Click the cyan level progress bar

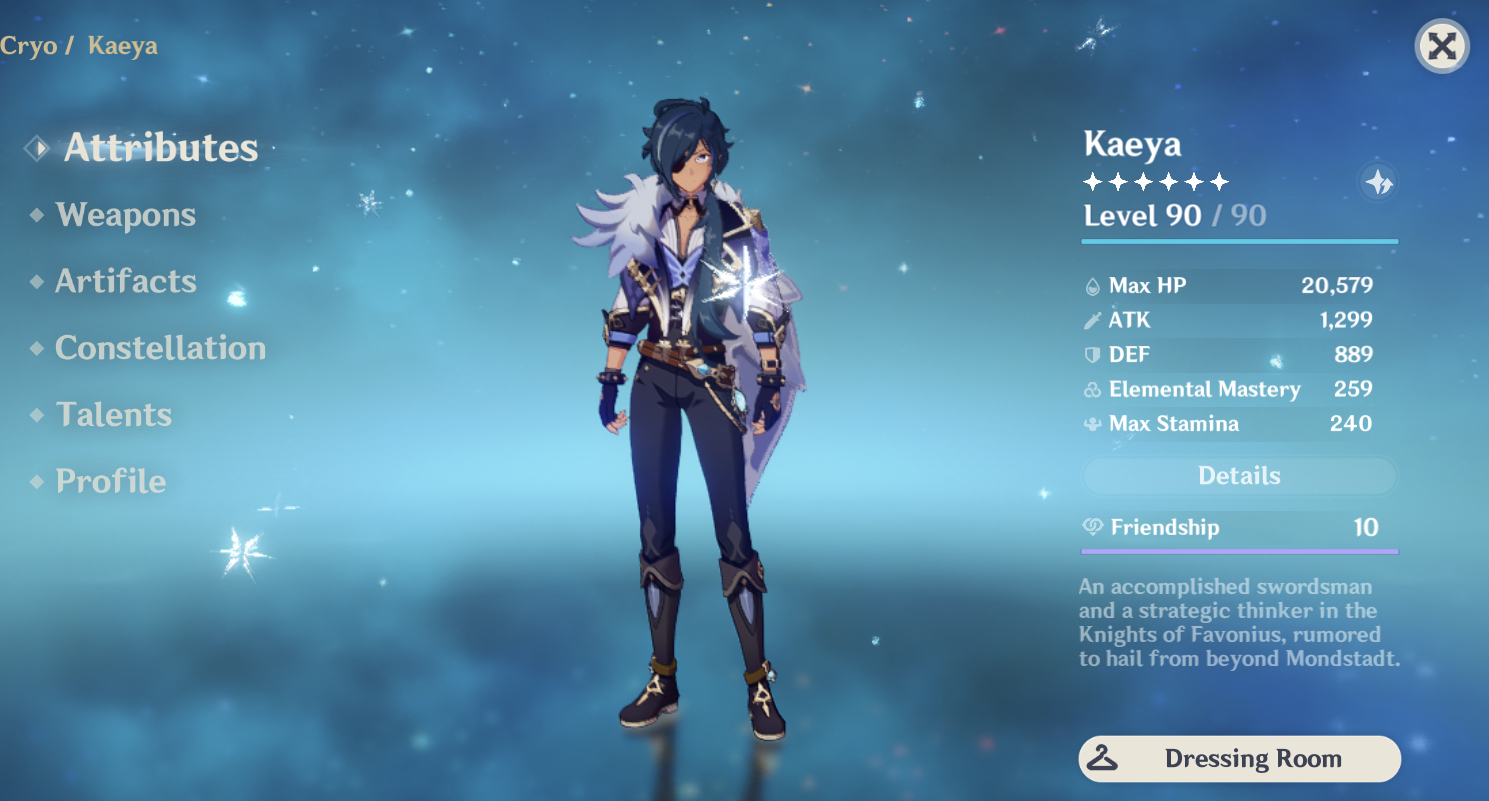click(1238, 240)
